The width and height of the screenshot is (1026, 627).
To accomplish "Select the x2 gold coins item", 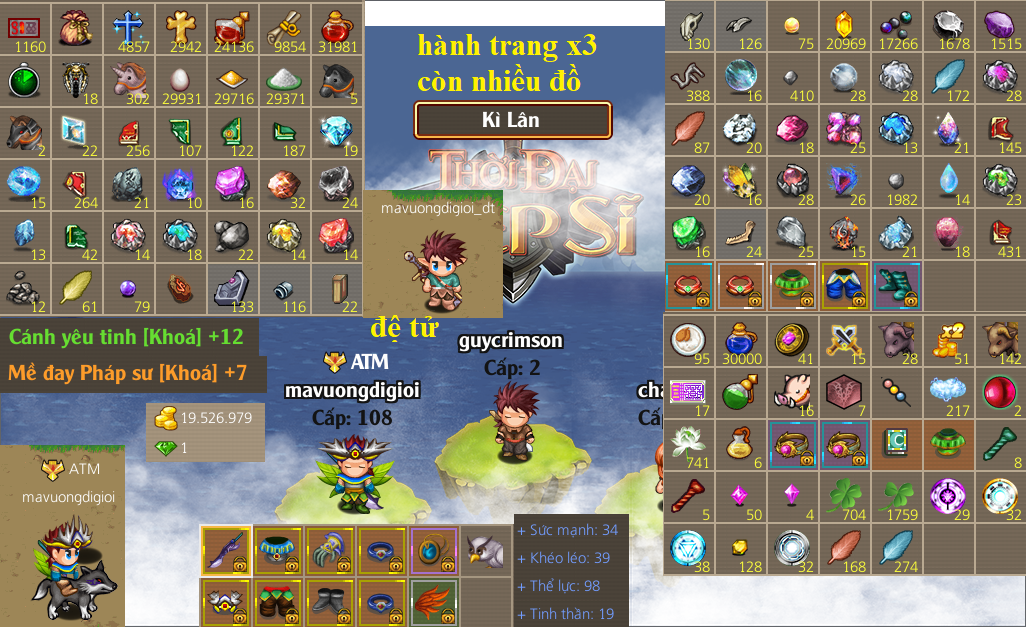I will click(948, 340).
